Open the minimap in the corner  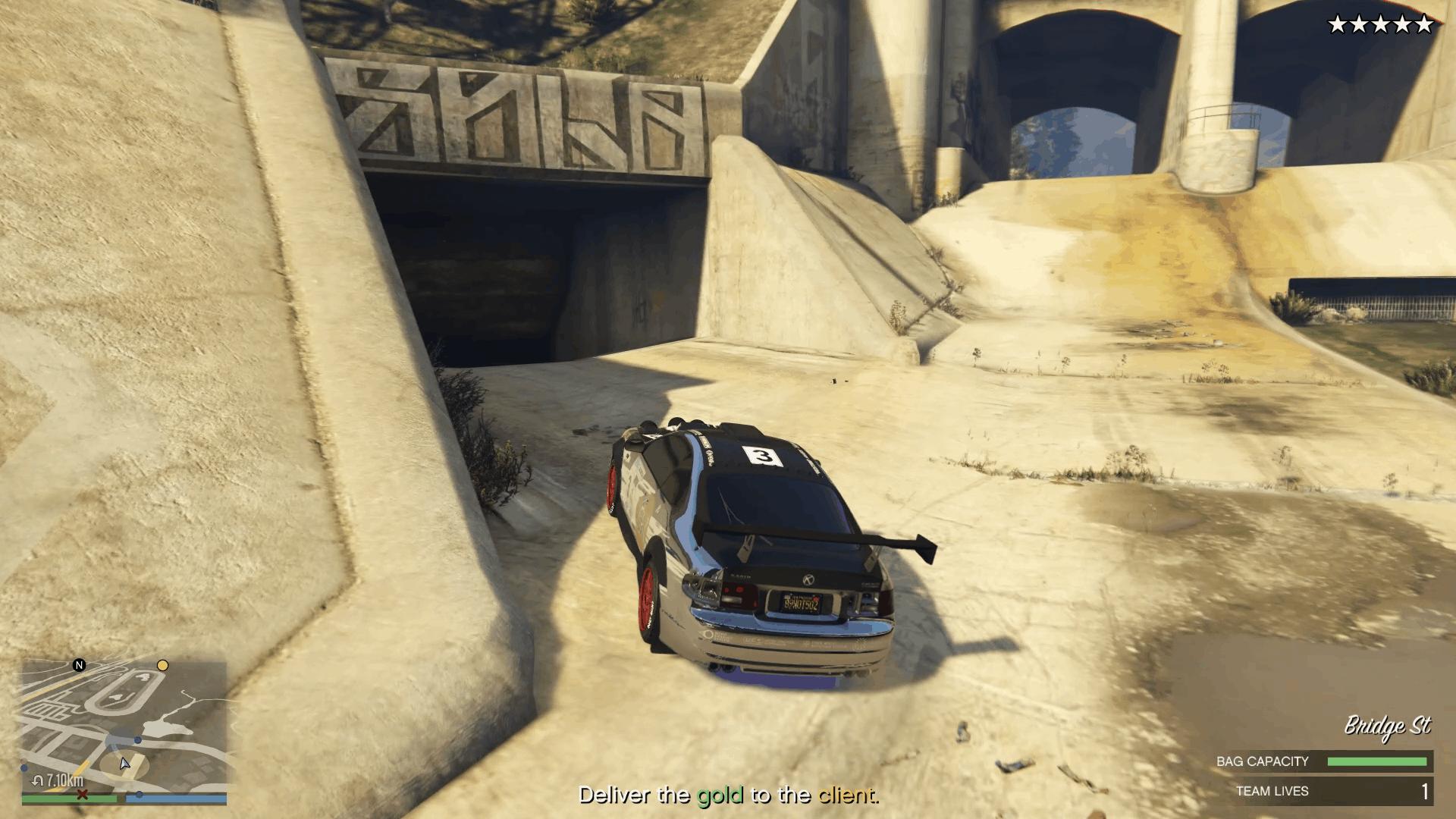tap(124, 724)
